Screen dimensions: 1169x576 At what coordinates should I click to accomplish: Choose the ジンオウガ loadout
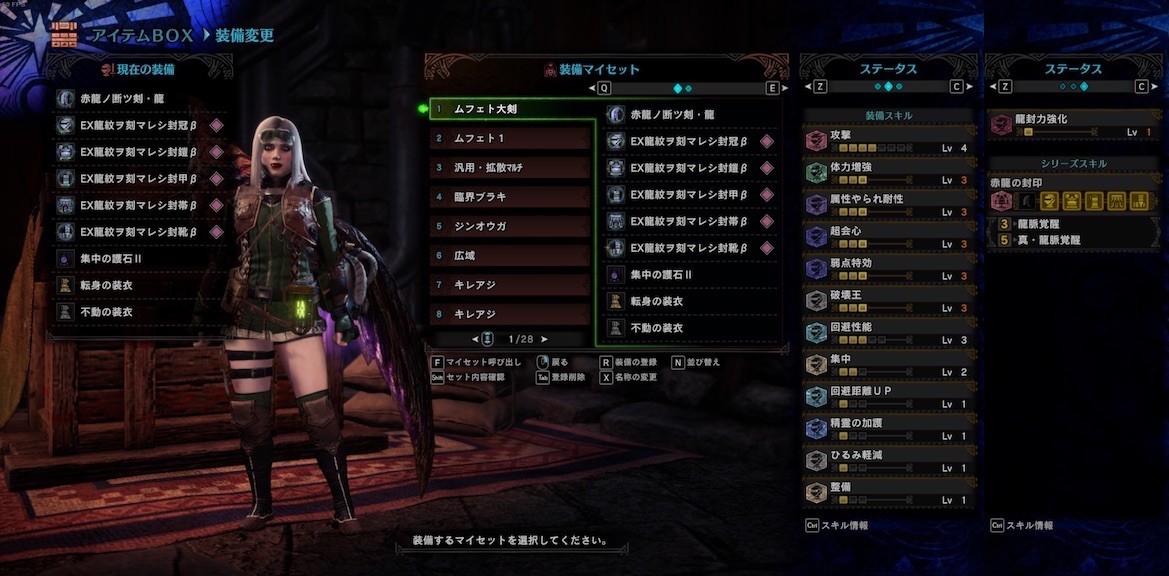point(511,226)
